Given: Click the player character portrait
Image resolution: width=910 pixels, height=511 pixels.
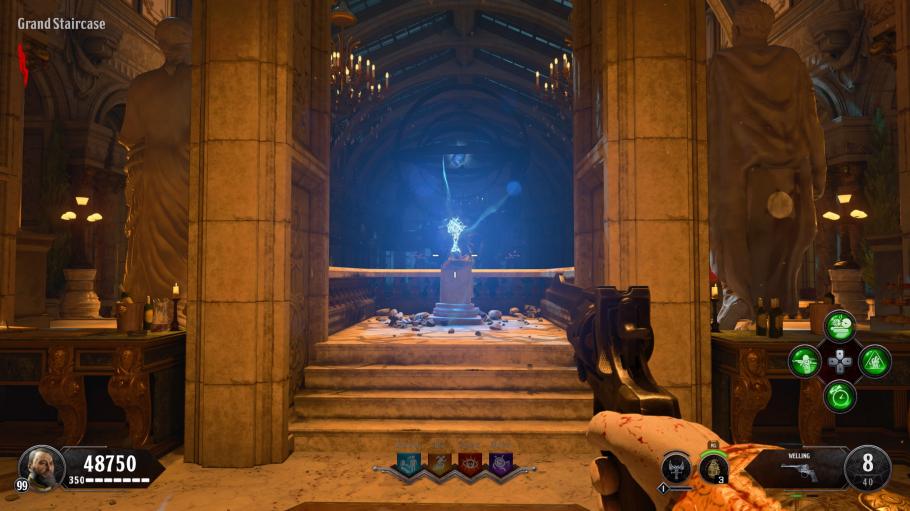Looking at the screenshot, I should (42, 466).
